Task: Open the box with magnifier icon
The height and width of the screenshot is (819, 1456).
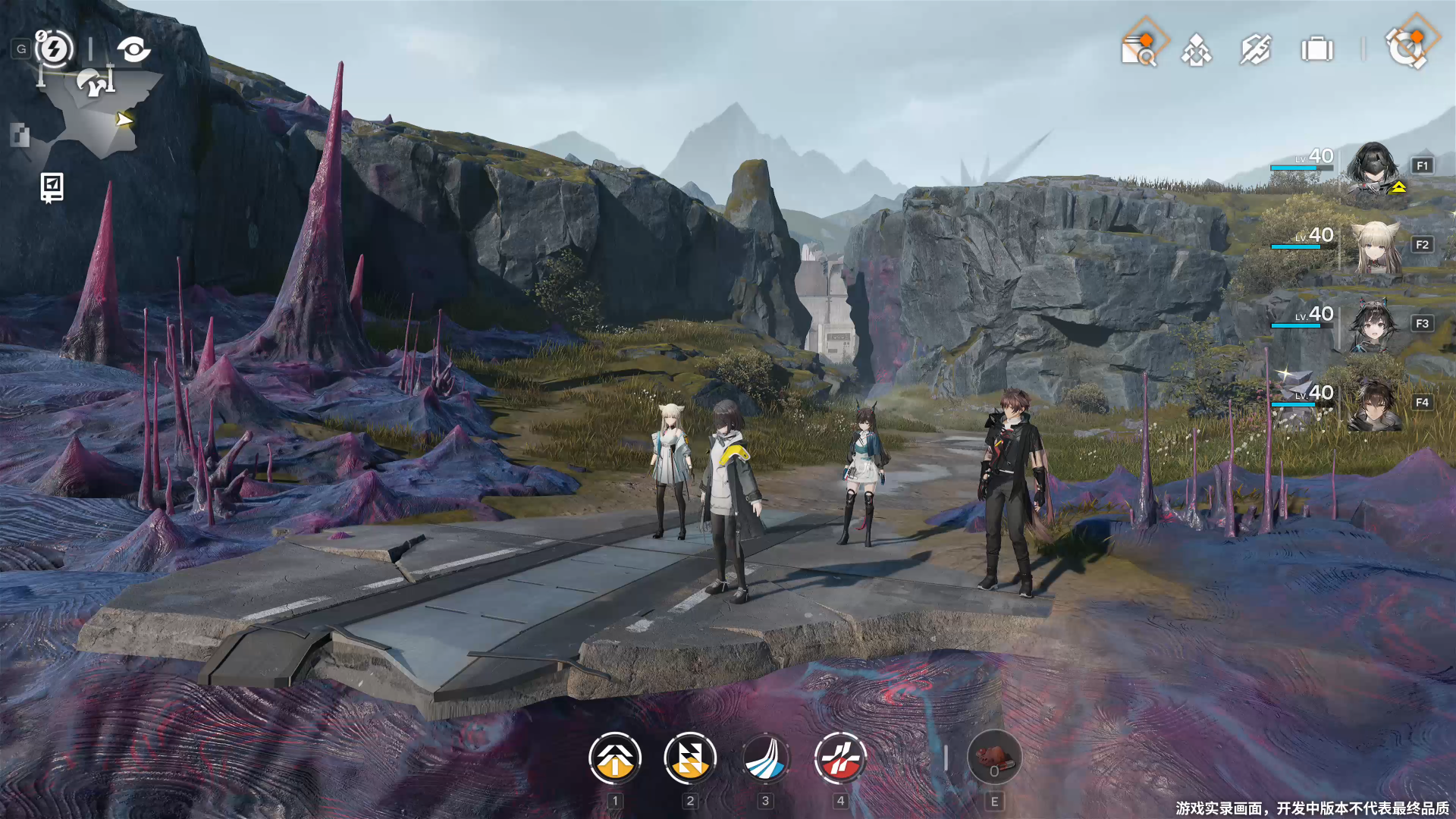Action: pyautogui.click(x=1138, y=50)
